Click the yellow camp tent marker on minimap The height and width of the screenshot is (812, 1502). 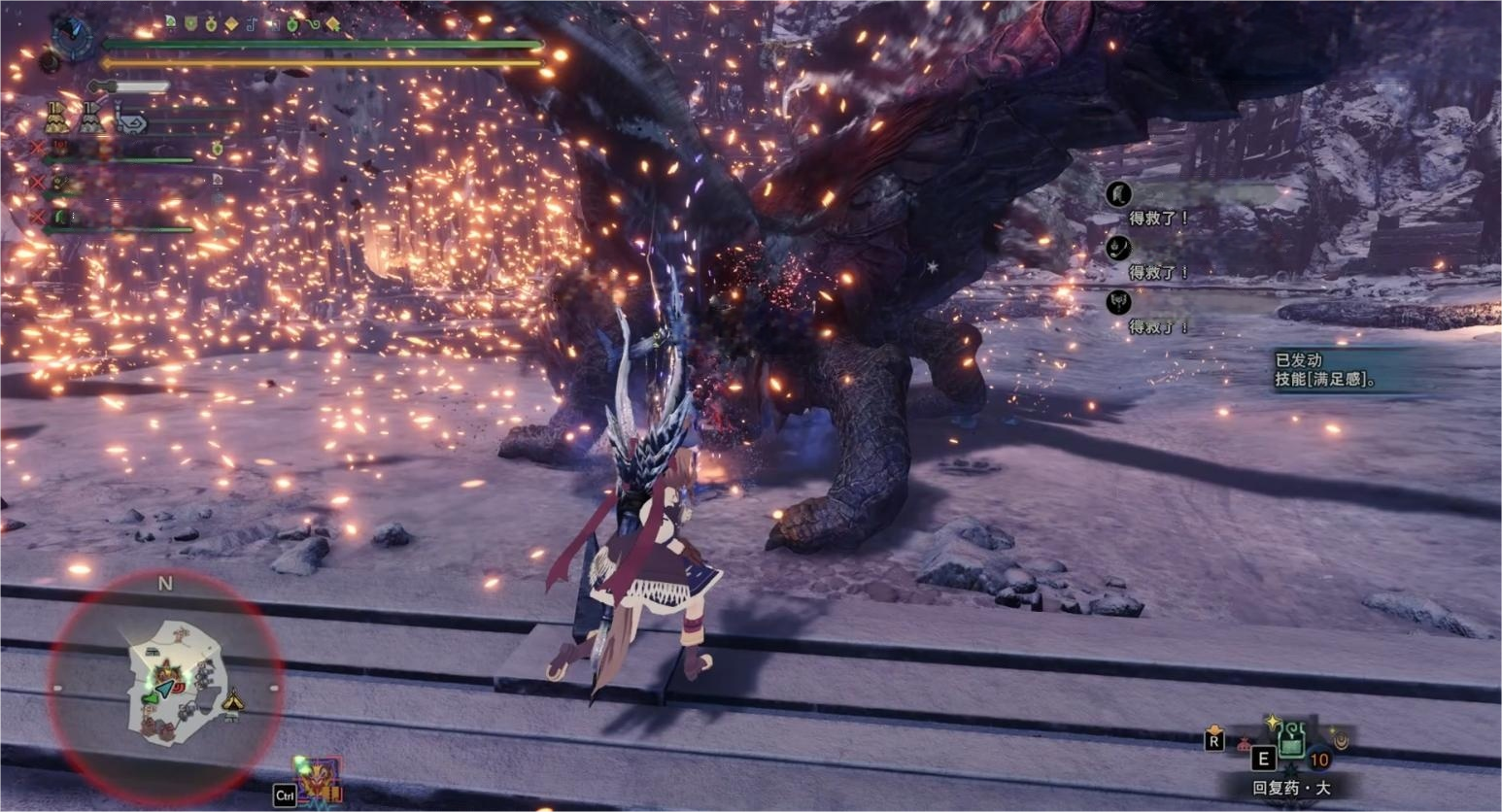tap(232, 702)
